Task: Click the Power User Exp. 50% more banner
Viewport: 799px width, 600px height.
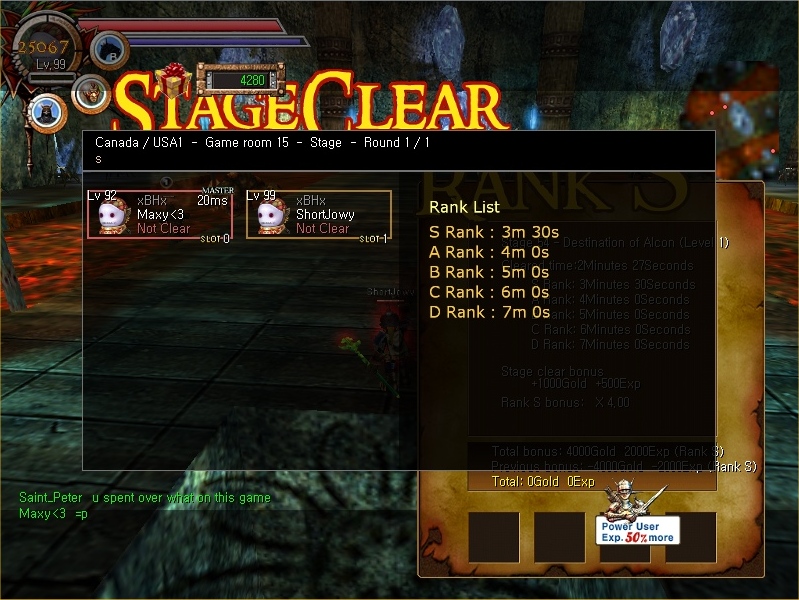Action: click(x=639, y=530)
